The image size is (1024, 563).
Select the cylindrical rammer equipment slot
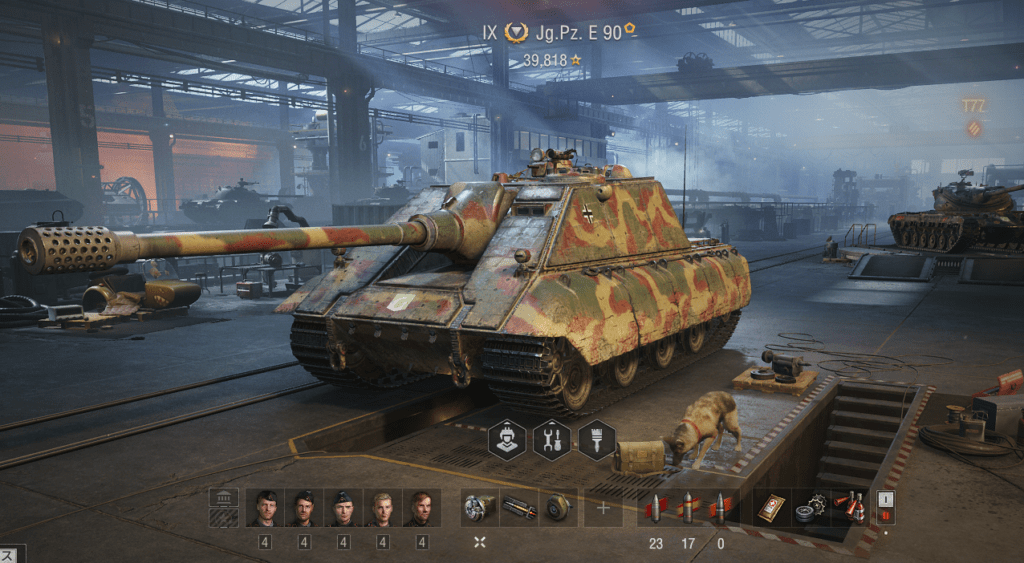518,508
